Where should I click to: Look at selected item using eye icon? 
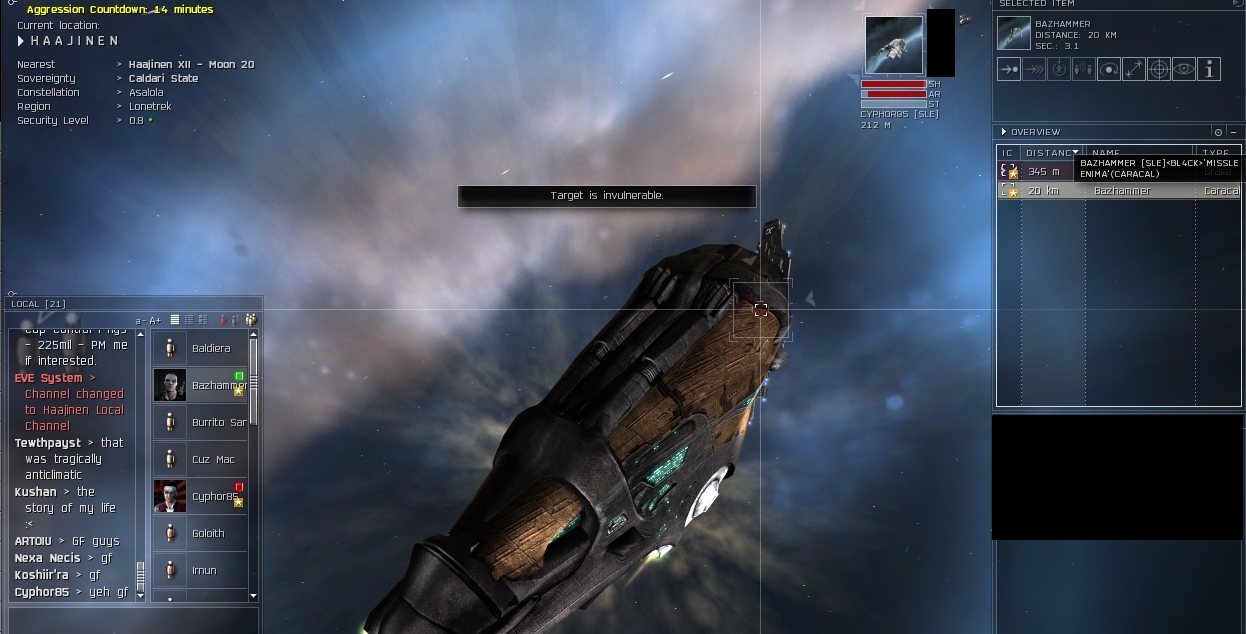1184,69
